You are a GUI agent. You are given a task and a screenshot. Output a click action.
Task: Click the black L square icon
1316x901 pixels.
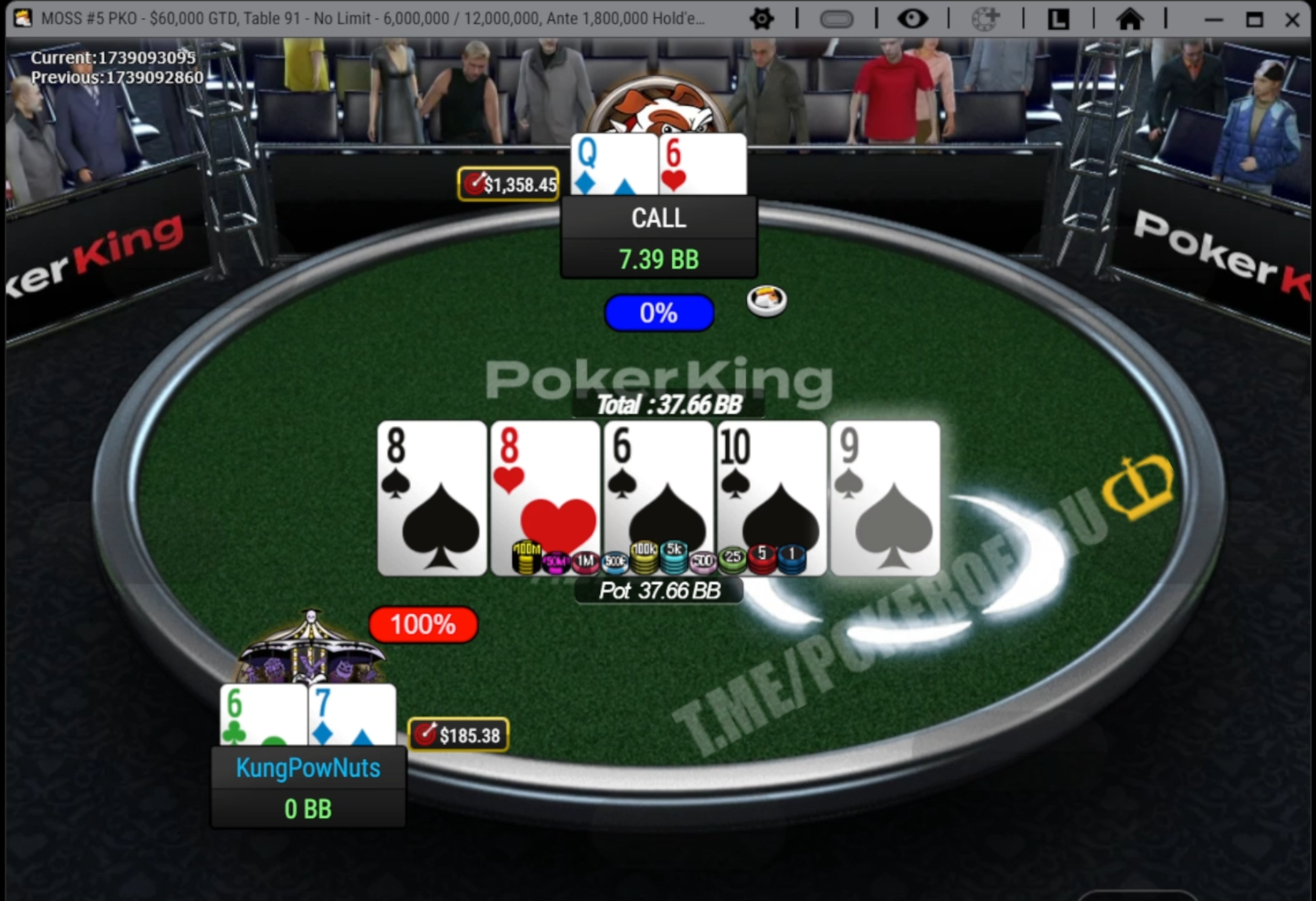[1058, 19]
